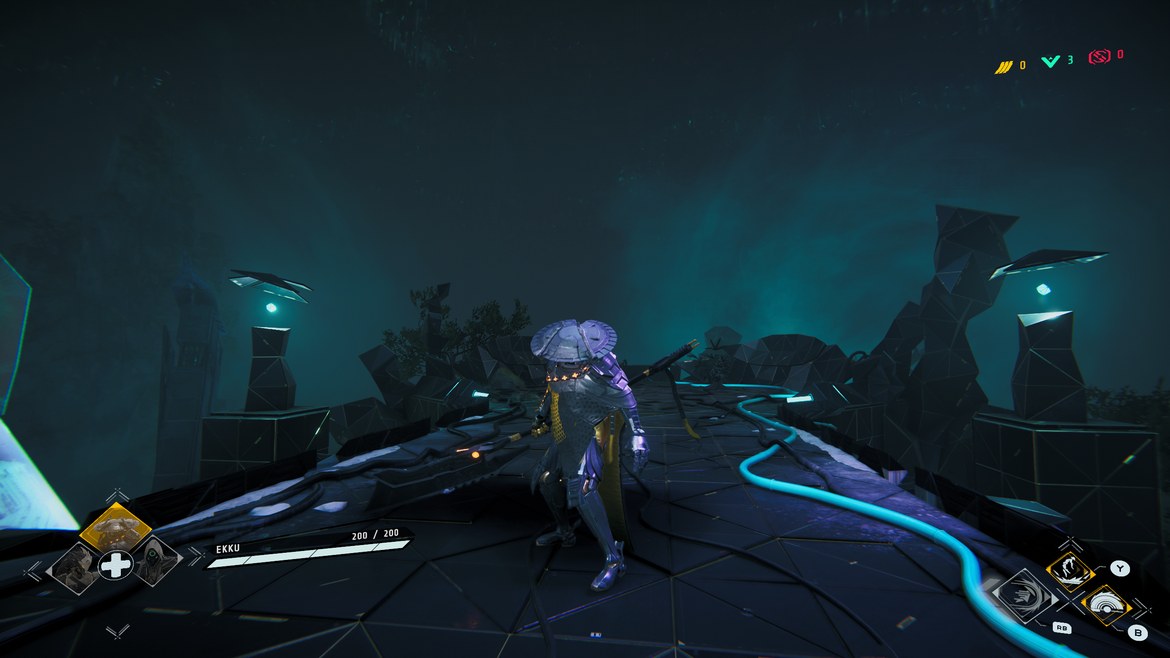Click the yellow triple-slash currency icon

(x=1003, y=66)
